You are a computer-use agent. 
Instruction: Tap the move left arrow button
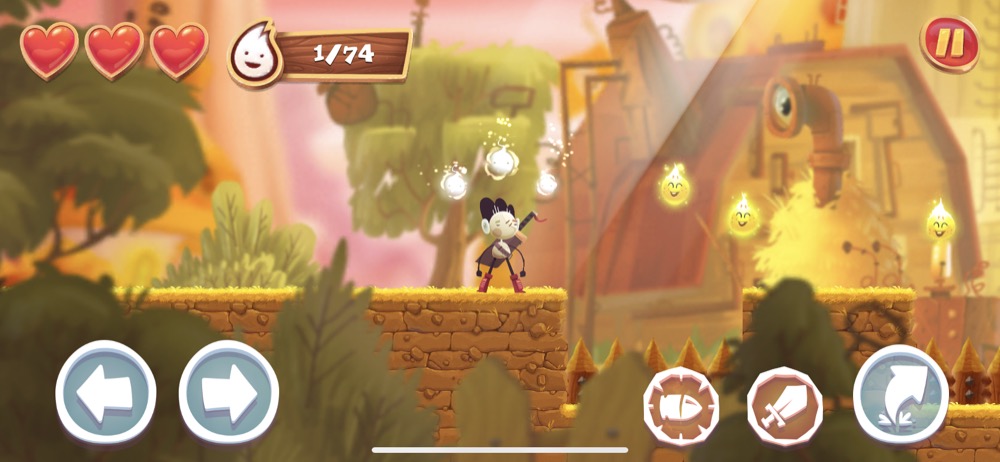[x=105, y=392]
